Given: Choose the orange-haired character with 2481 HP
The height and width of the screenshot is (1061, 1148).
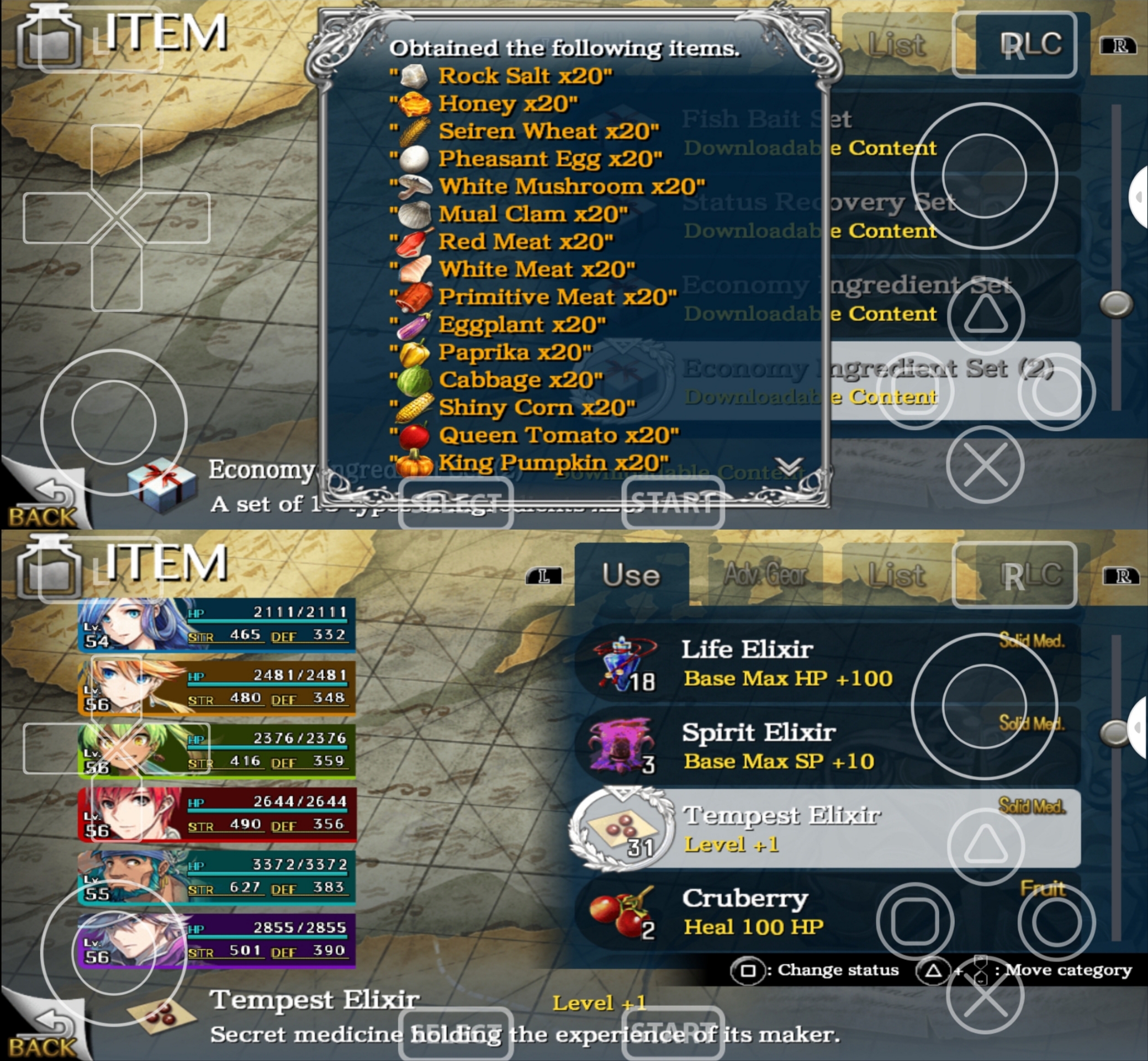Looking at the screenshot, I should (216, 688).
